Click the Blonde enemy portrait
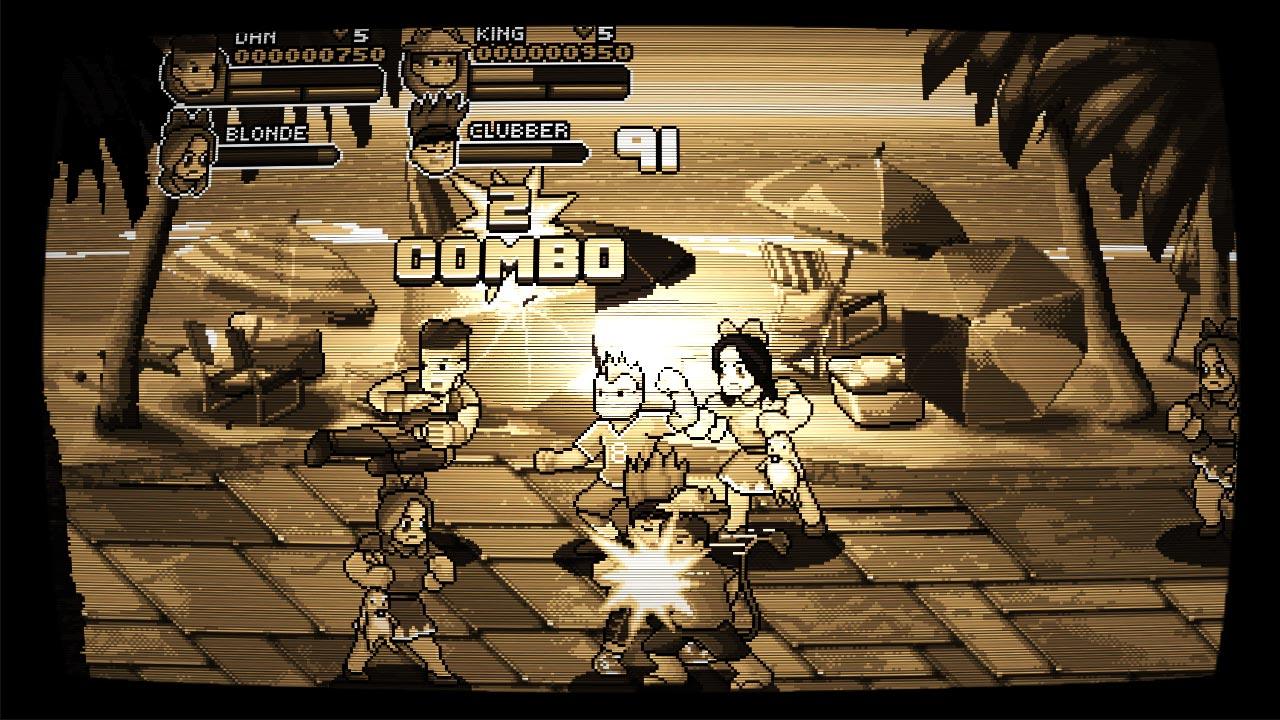Screen dimensions: 1280x720 (x=185, y=155)
